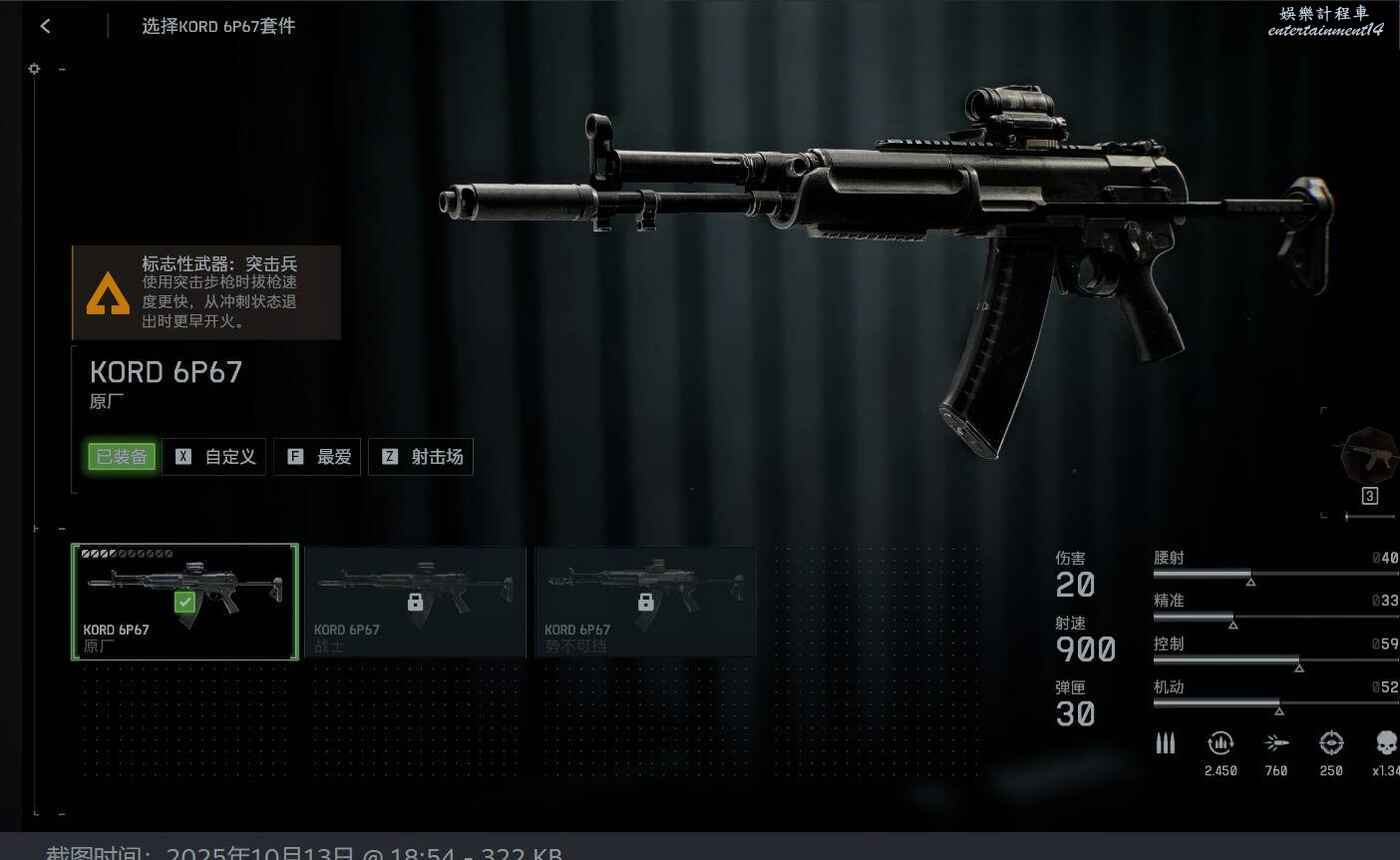This screenshot has width=1400, height=860.
Task: Go back with the top-left arrow
Action: click(45, 27)
